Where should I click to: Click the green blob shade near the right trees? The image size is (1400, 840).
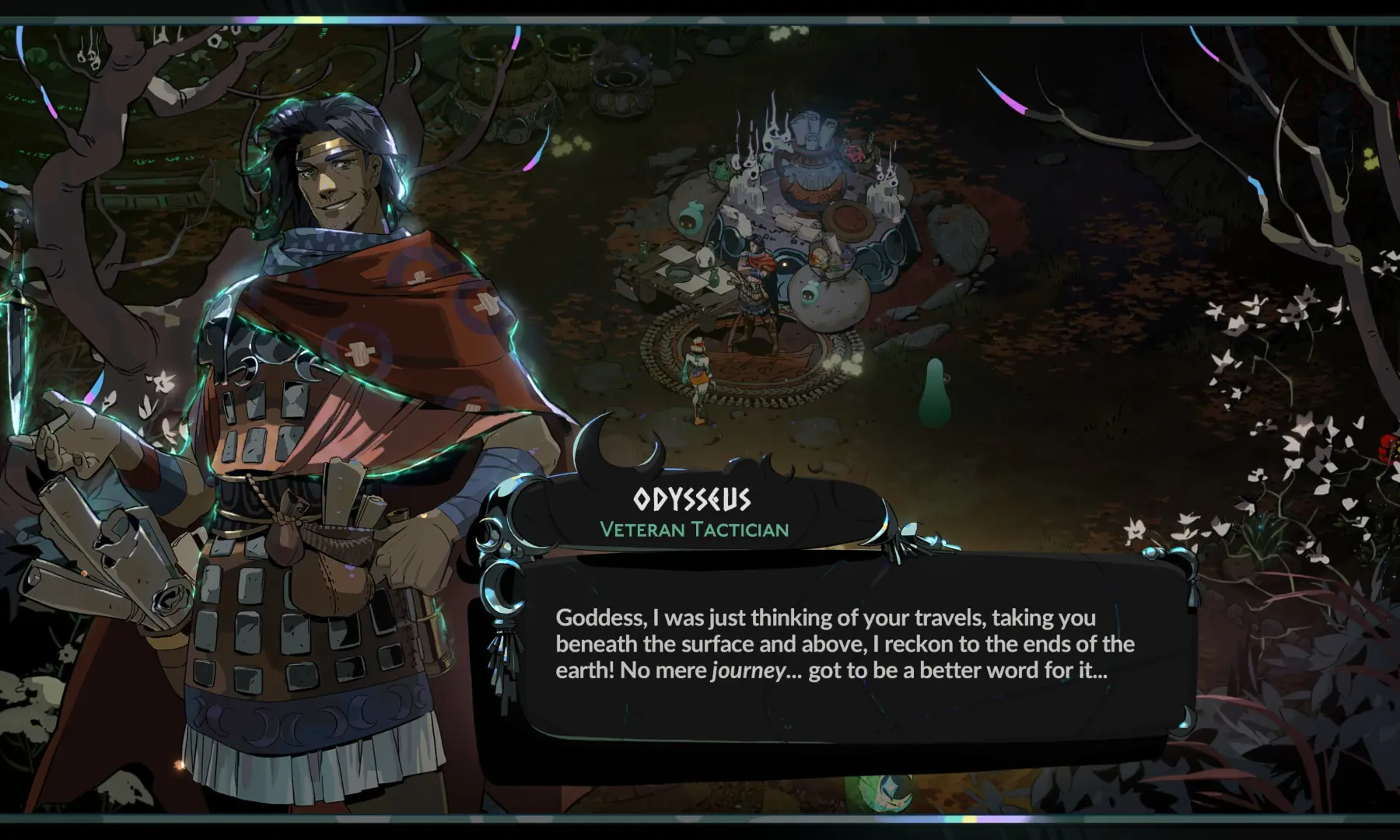(x=936, y=393)
